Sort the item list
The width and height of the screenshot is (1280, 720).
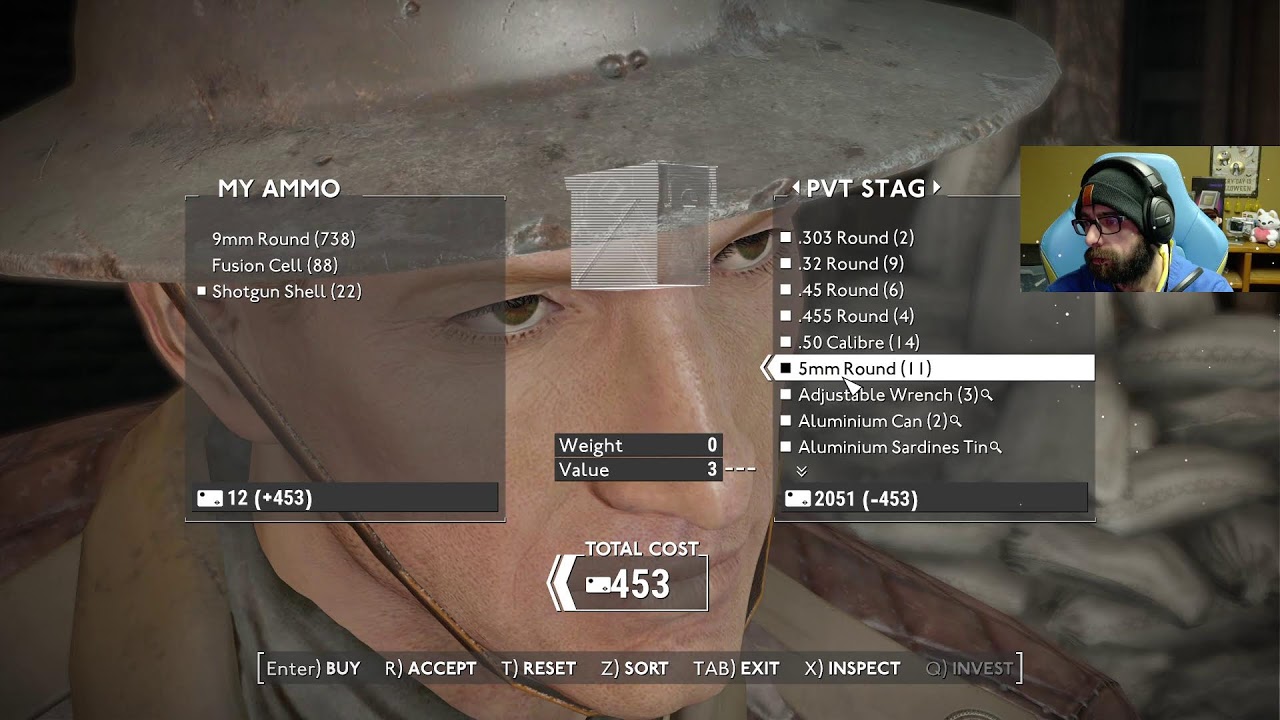pos(634,668)
